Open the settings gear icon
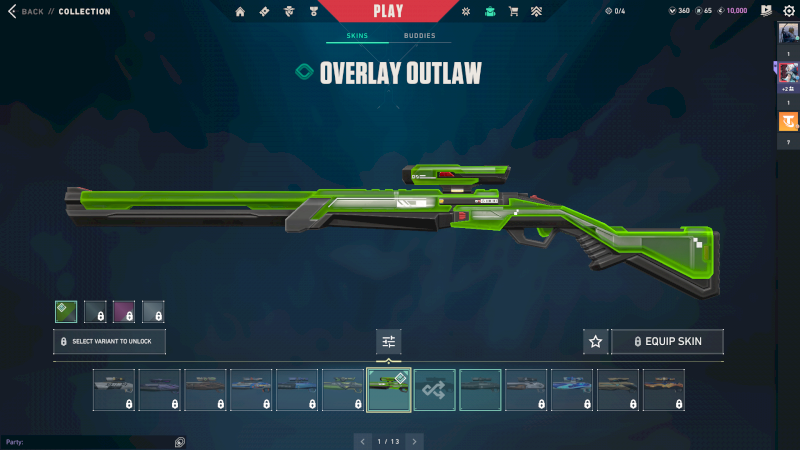This screenshot has width=800, height=450. pos(788,11)
